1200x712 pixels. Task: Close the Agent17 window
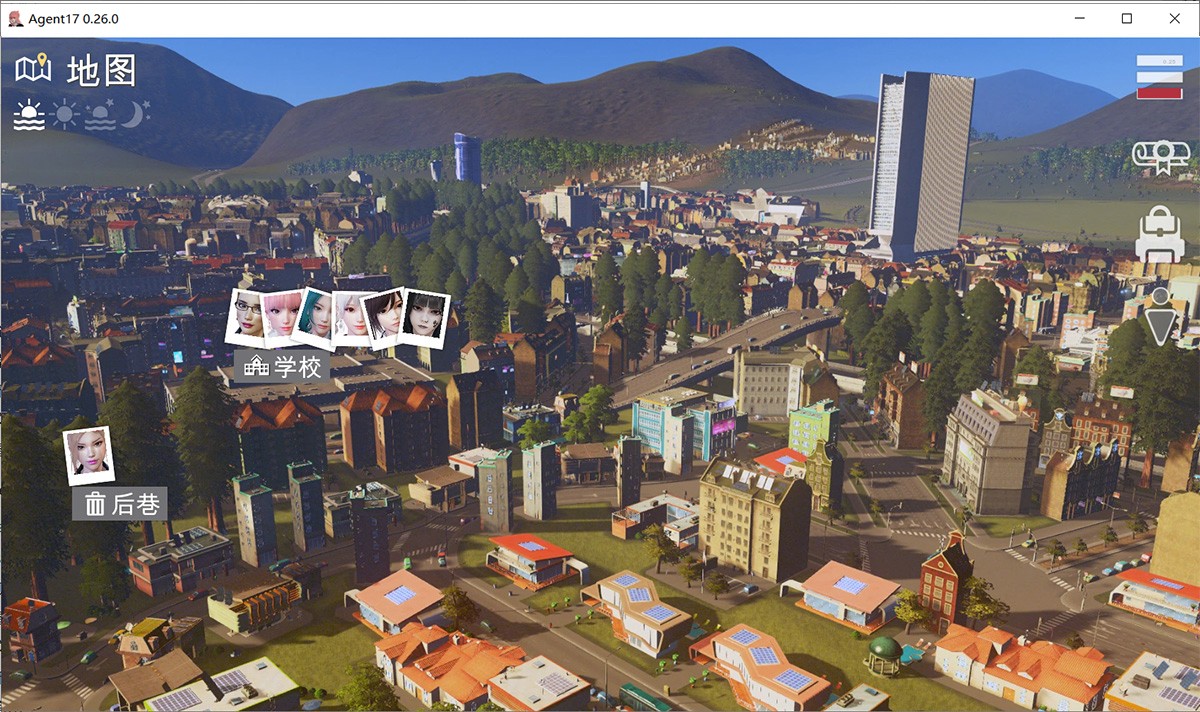click(1173, 19)
